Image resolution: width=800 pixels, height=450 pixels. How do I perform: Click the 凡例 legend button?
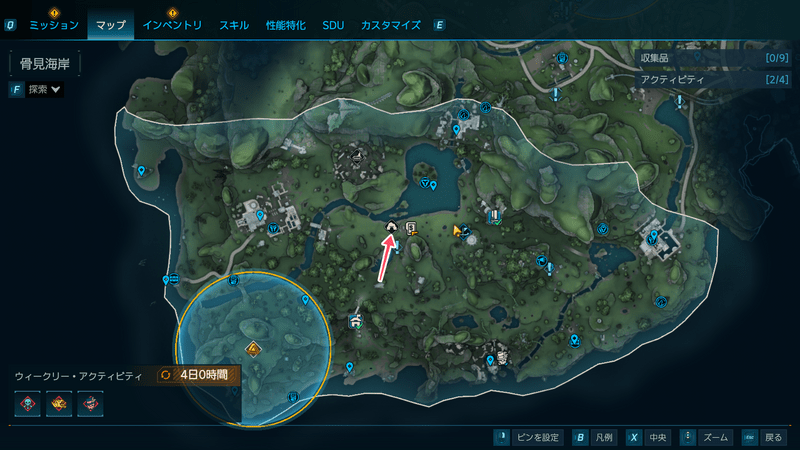point(595,438)
